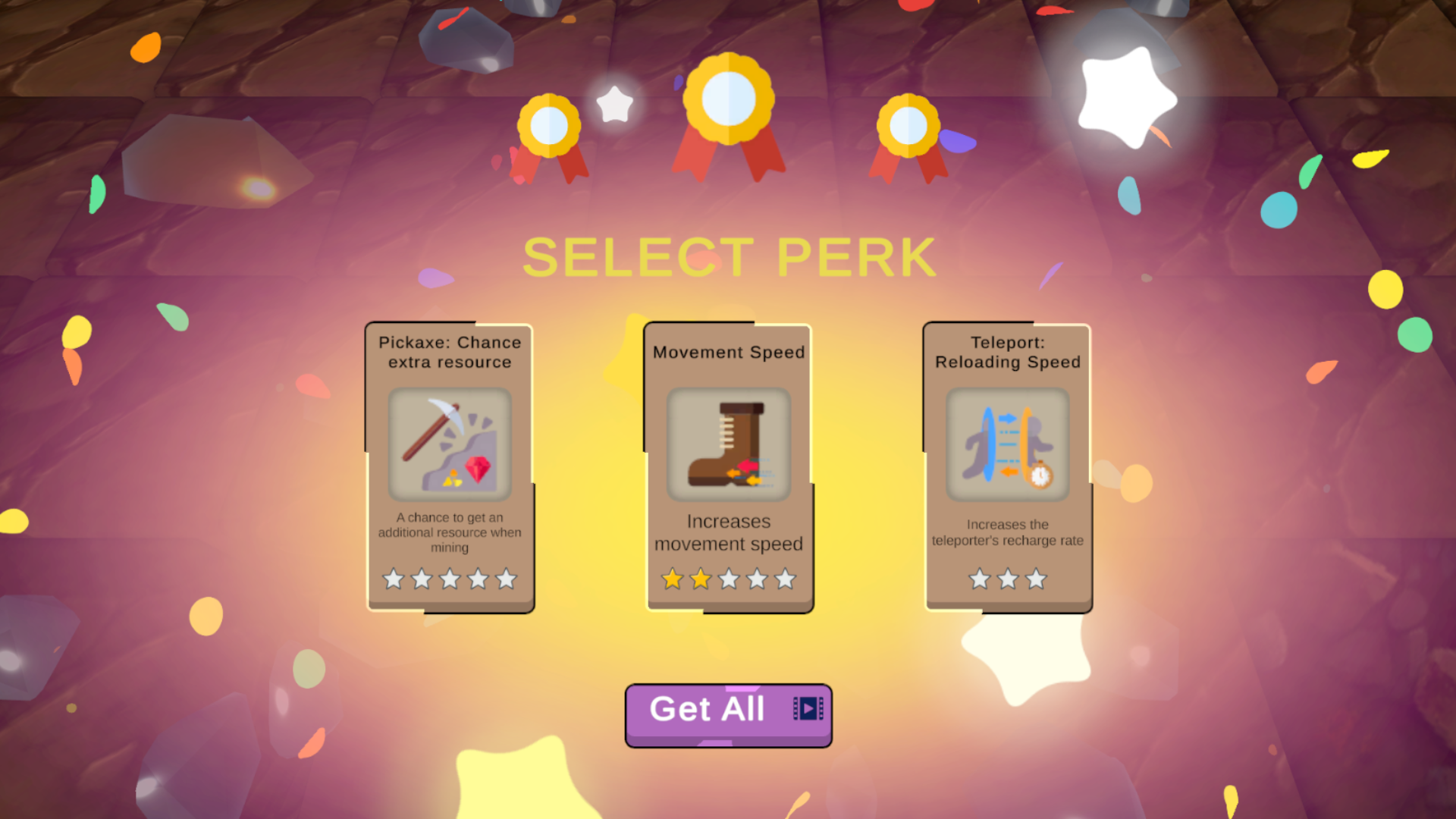Click the SELECT PERK heading
This screenshot has height=819, width=1456.
coord(728,256)
